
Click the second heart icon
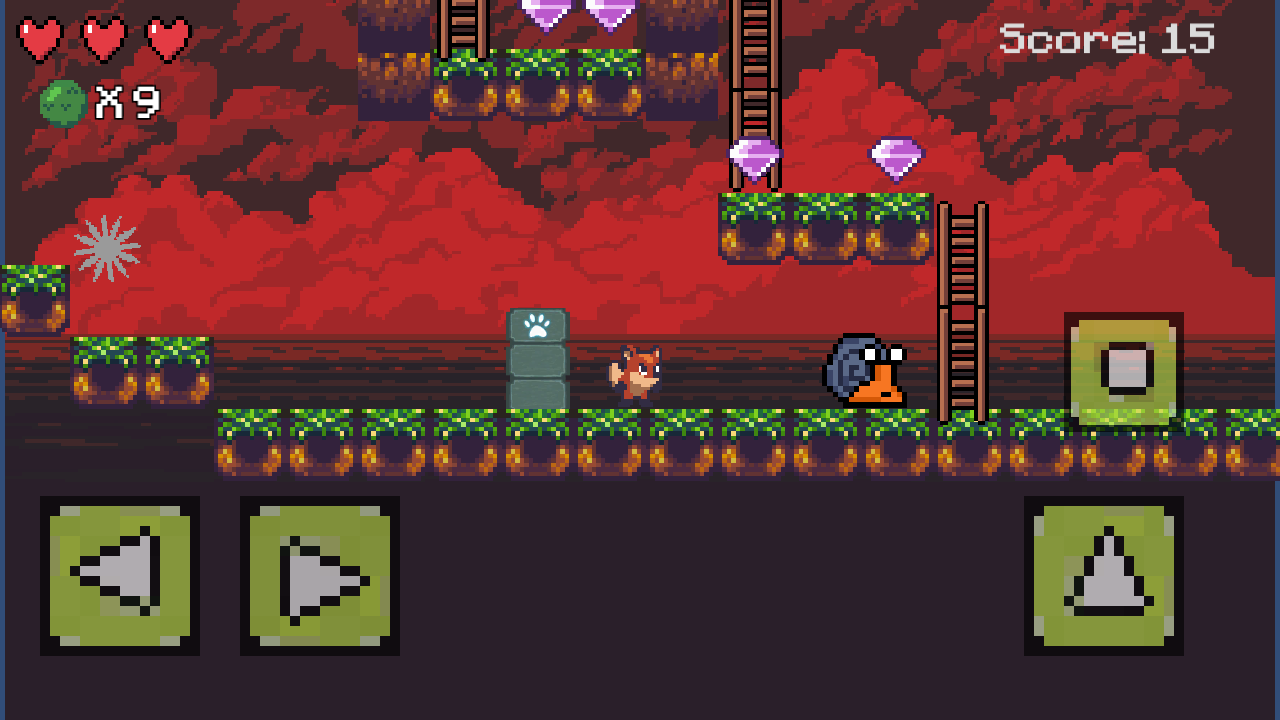[105, 40]
